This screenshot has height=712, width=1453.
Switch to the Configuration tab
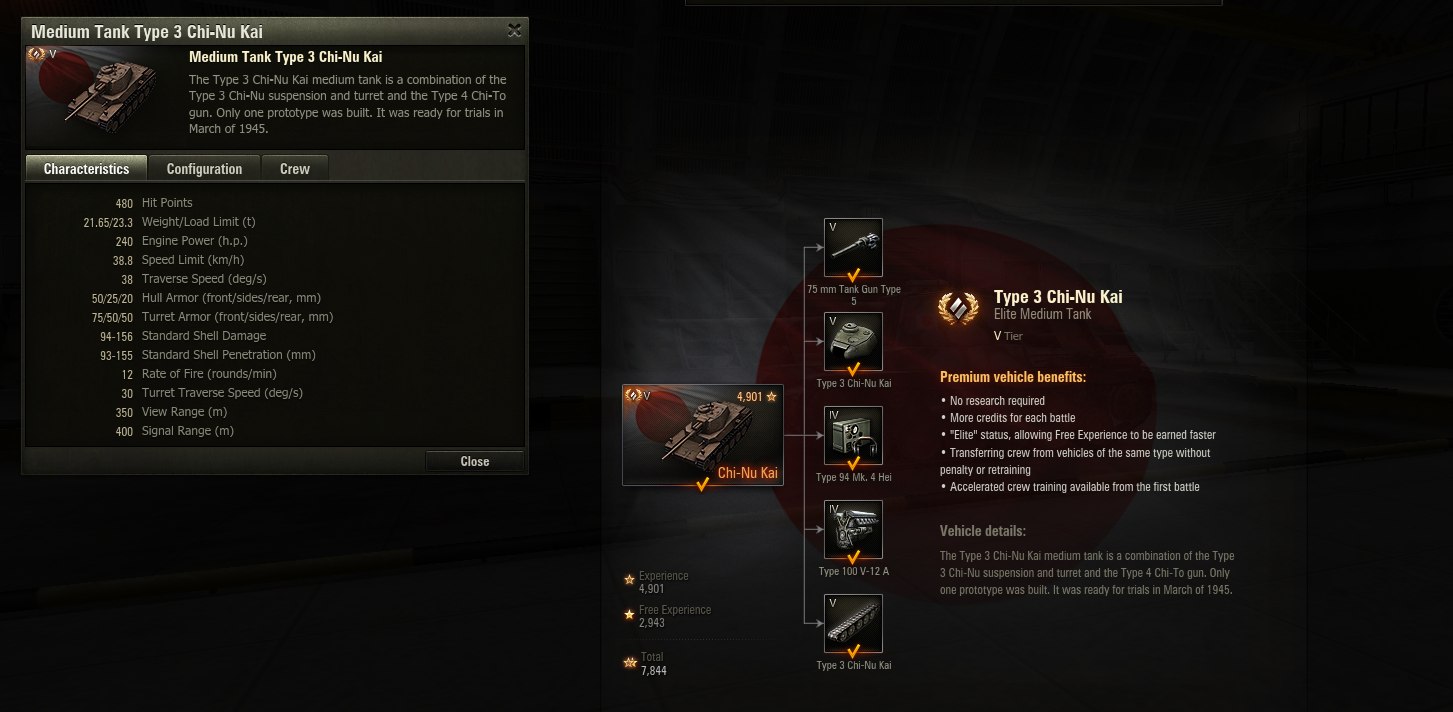(x=204, y=169)
